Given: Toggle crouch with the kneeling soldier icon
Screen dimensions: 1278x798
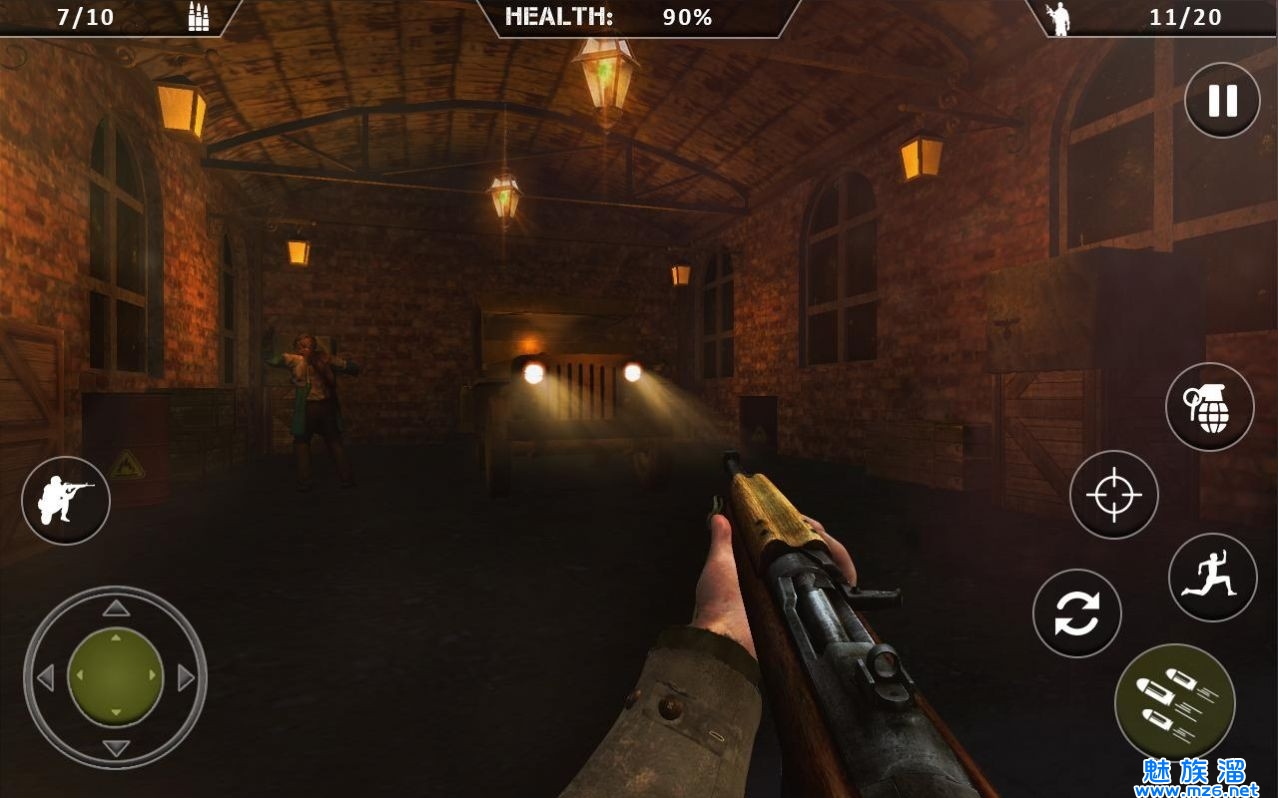Looking at the screenshot, I should [x=66, y=500].
